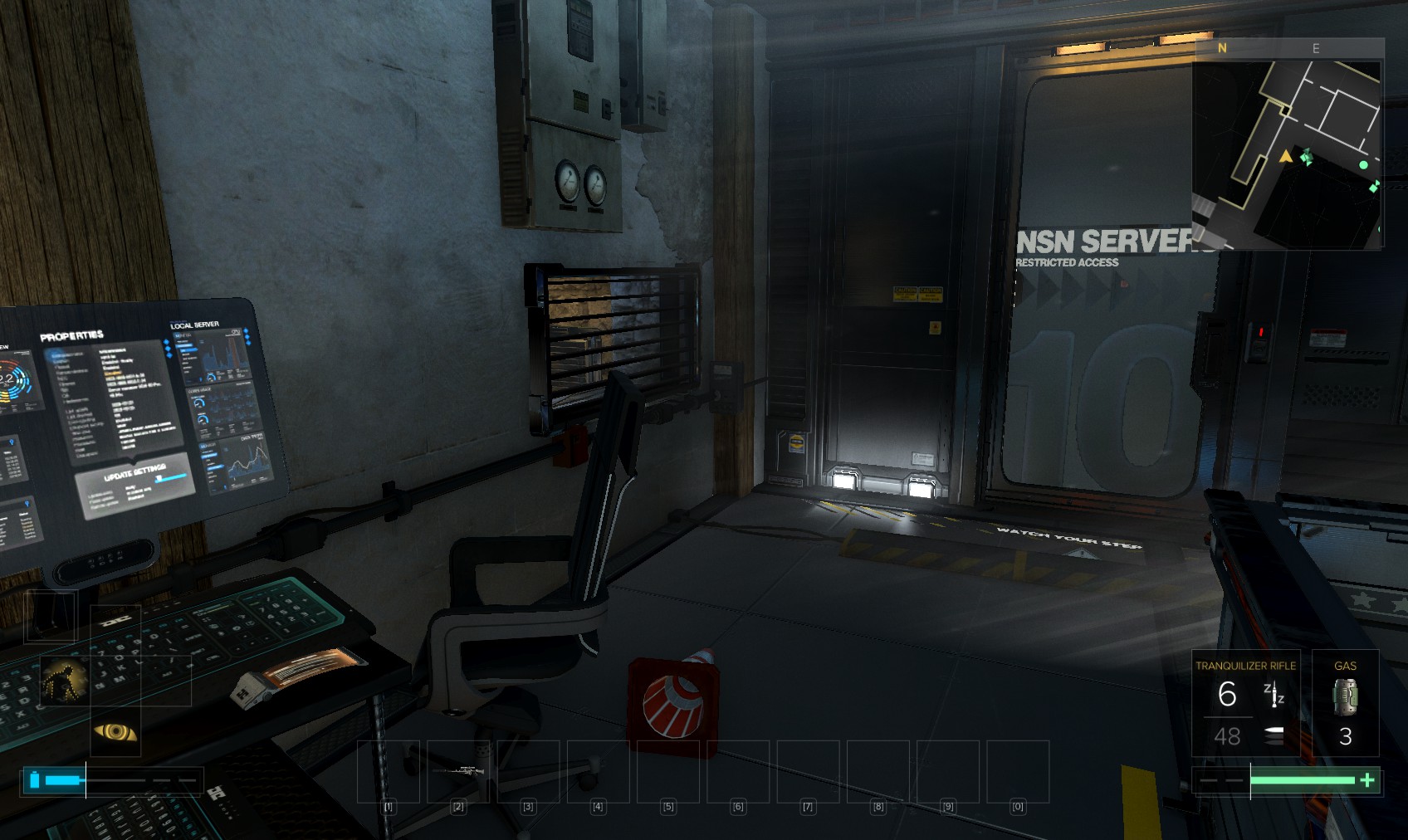Select the Tranquilizer Rifle weapon panel
Image resolution: width=1408 pixels, height=840 pixels.
pyautogui.click(x=1245, y=702)
